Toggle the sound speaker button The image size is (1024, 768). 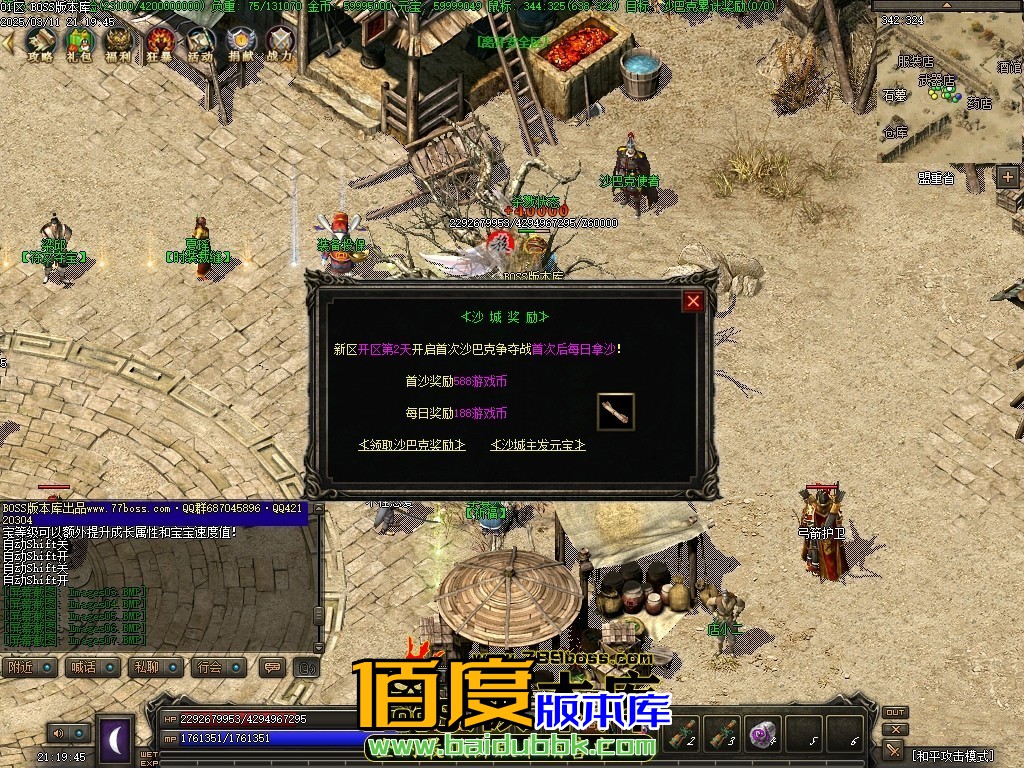point(59,733)
